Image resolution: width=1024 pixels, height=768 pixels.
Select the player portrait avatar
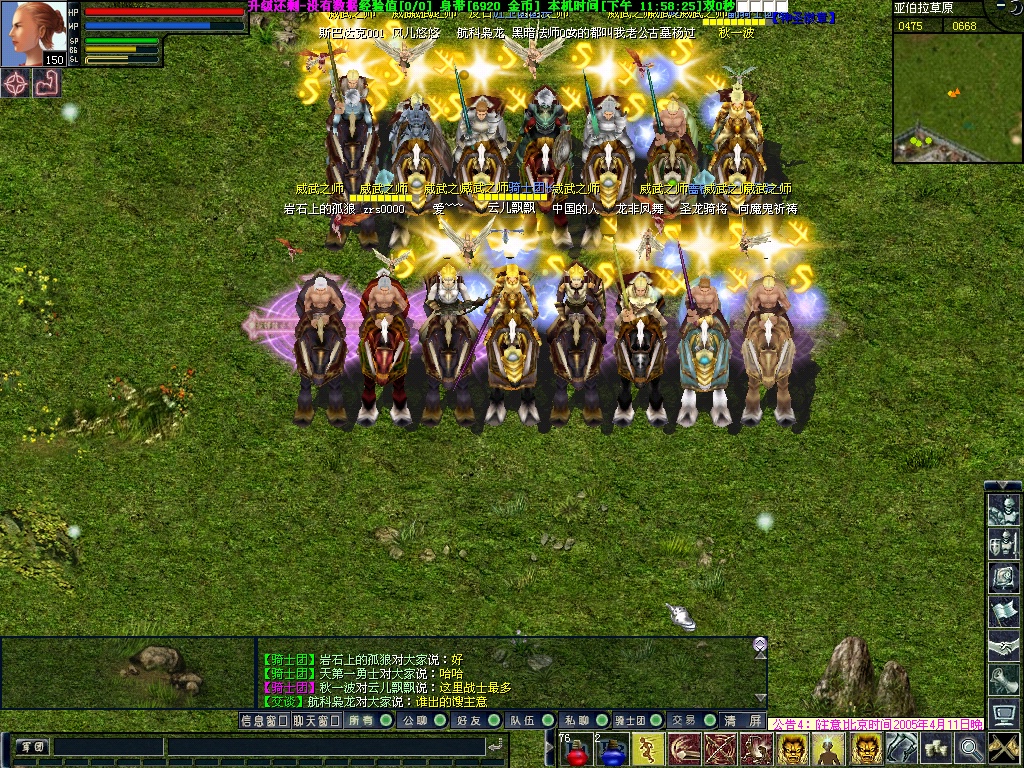tap(39, 33)
